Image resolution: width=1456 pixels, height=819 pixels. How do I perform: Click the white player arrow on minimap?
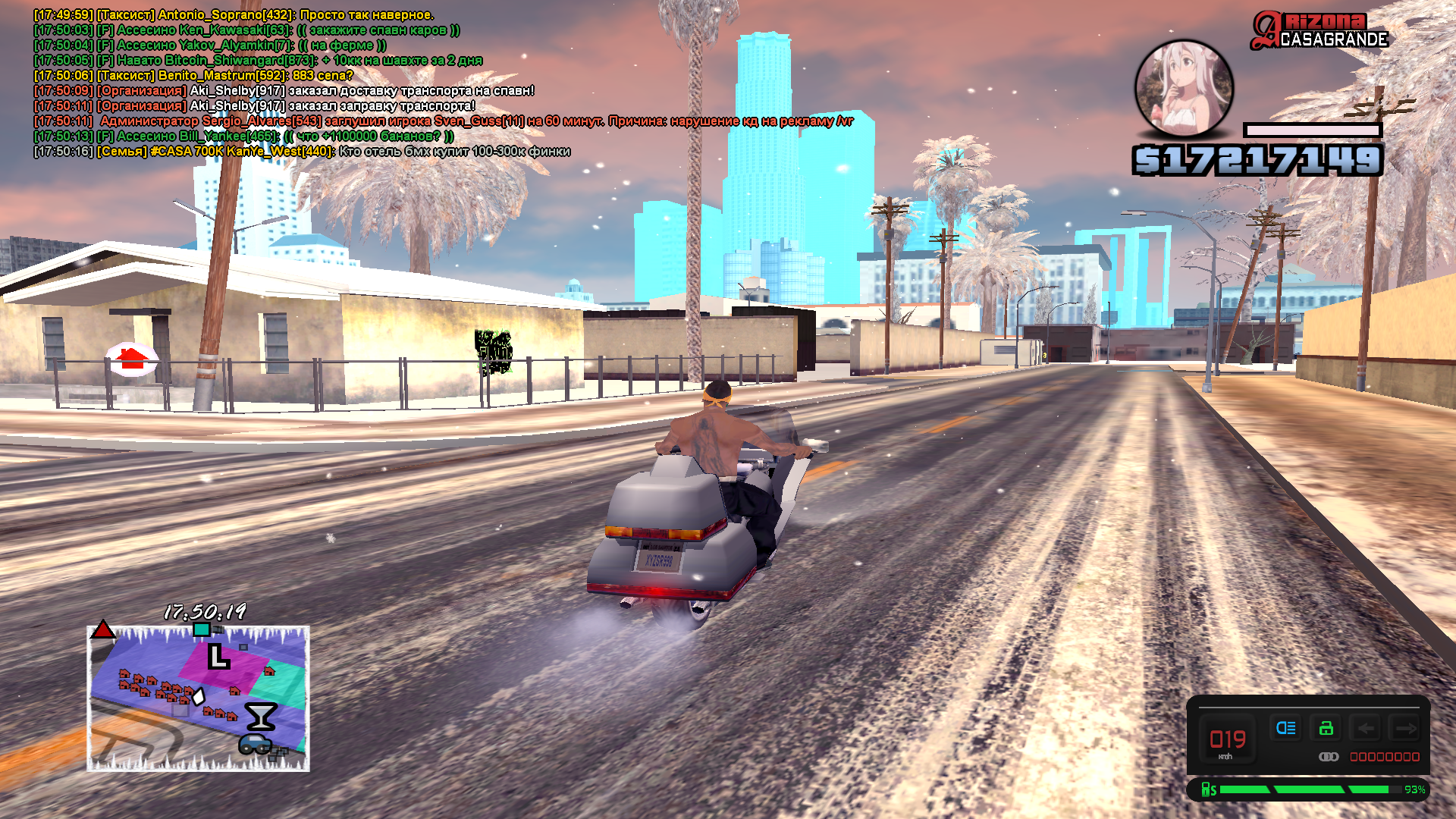tap(199, 696)
